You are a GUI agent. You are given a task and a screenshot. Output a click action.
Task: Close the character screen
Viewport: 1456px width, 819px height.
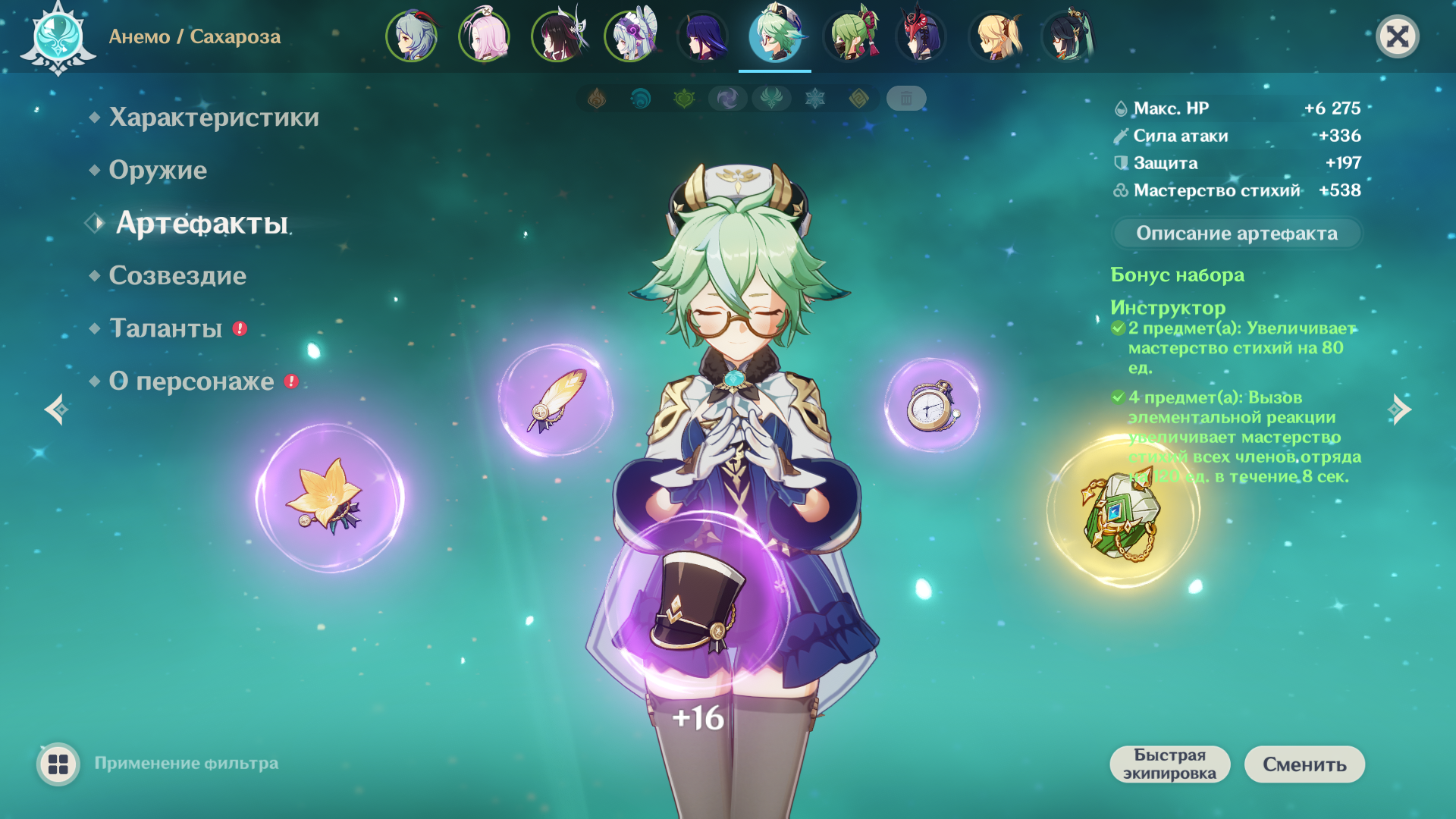click(1397, 36)
